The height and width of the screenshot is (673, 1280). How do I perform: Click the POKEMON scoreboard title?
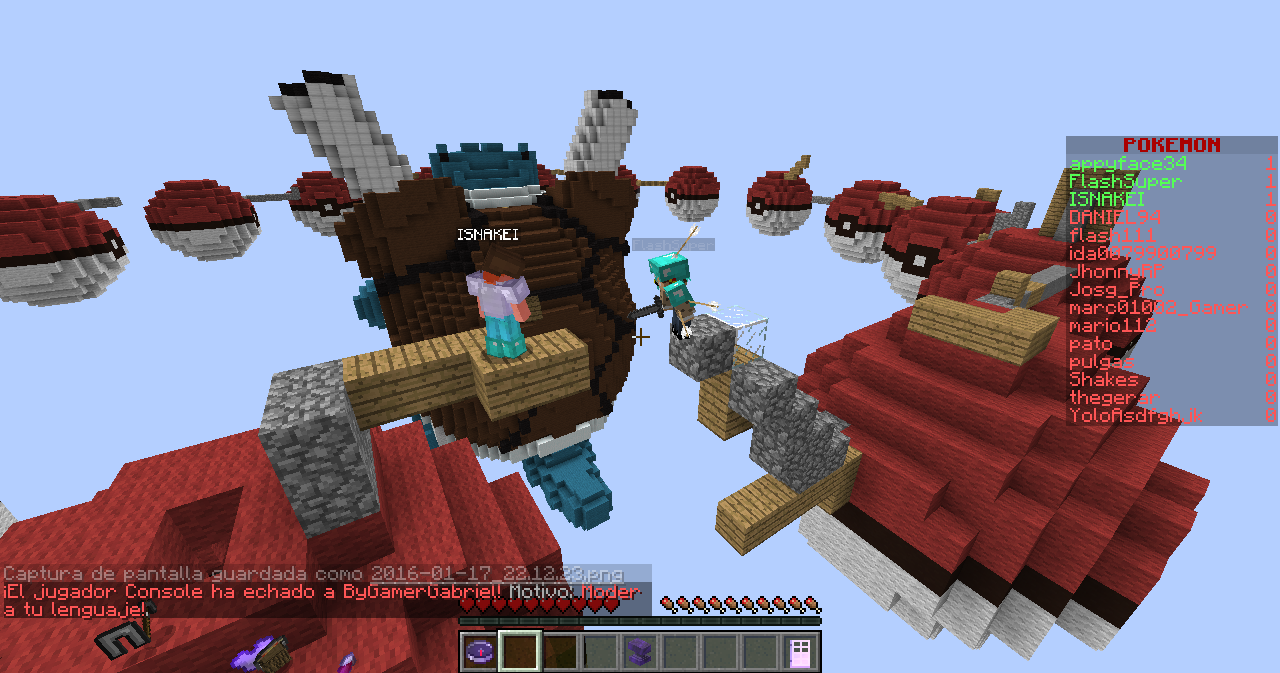(x=1171, y=145)
